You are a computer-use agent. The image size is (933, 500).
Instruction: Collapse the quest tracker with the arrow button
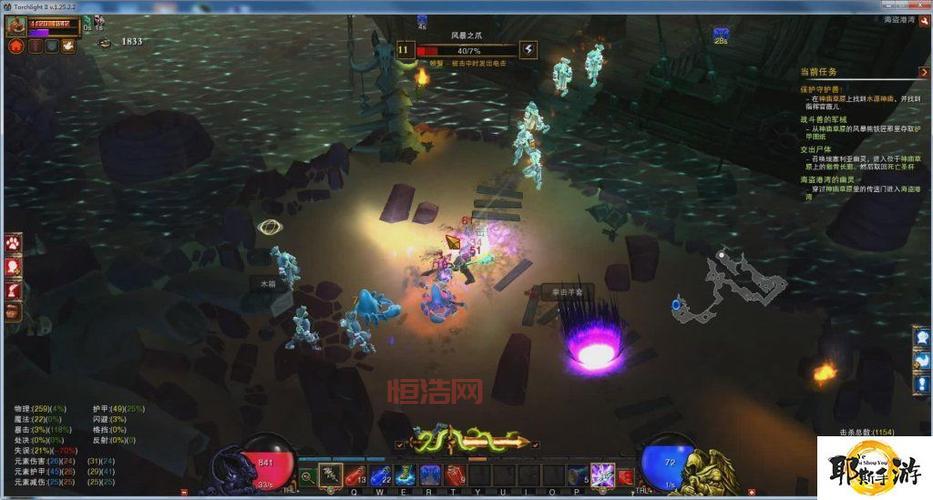(x=924, y=72)
